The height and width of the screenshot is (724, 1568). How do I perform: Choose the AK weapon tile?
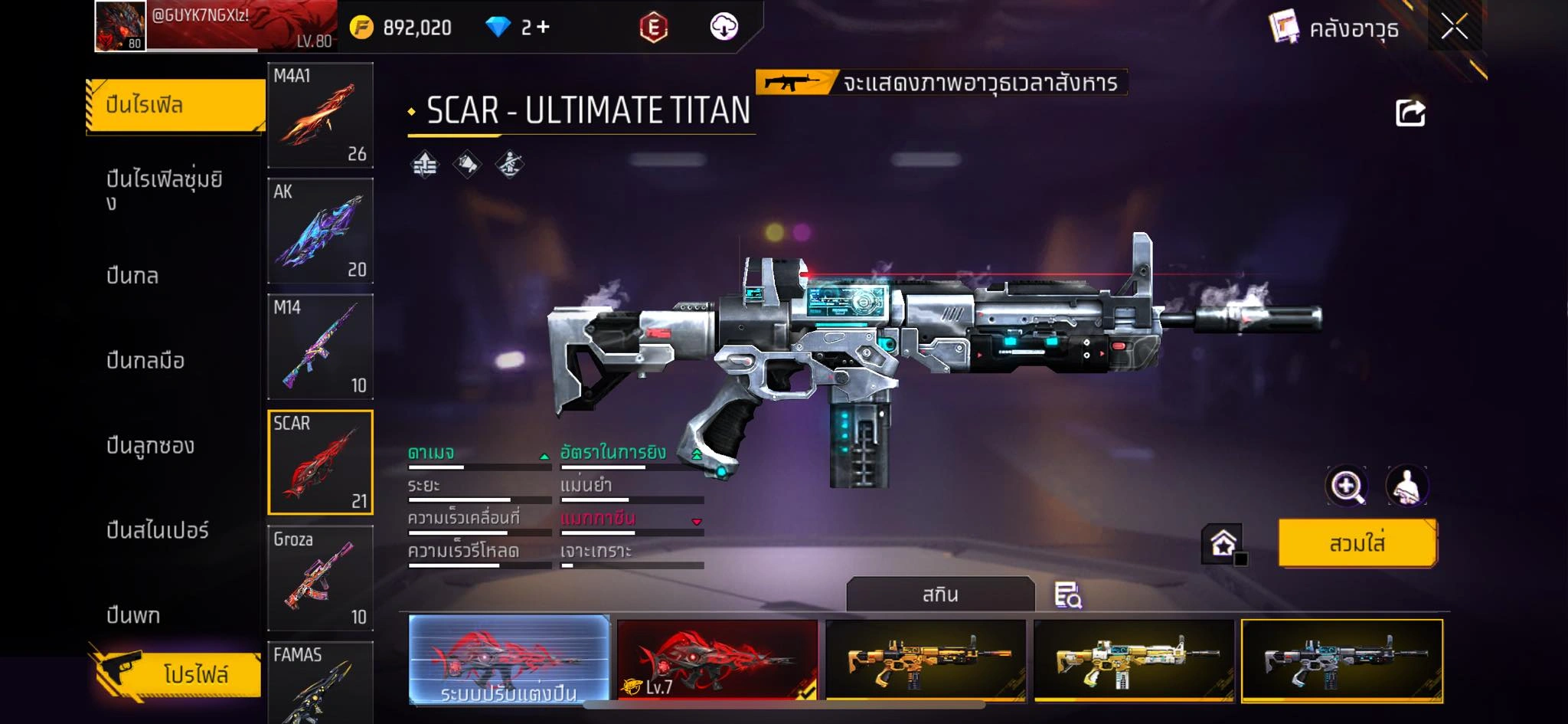(x=320, y=231)
